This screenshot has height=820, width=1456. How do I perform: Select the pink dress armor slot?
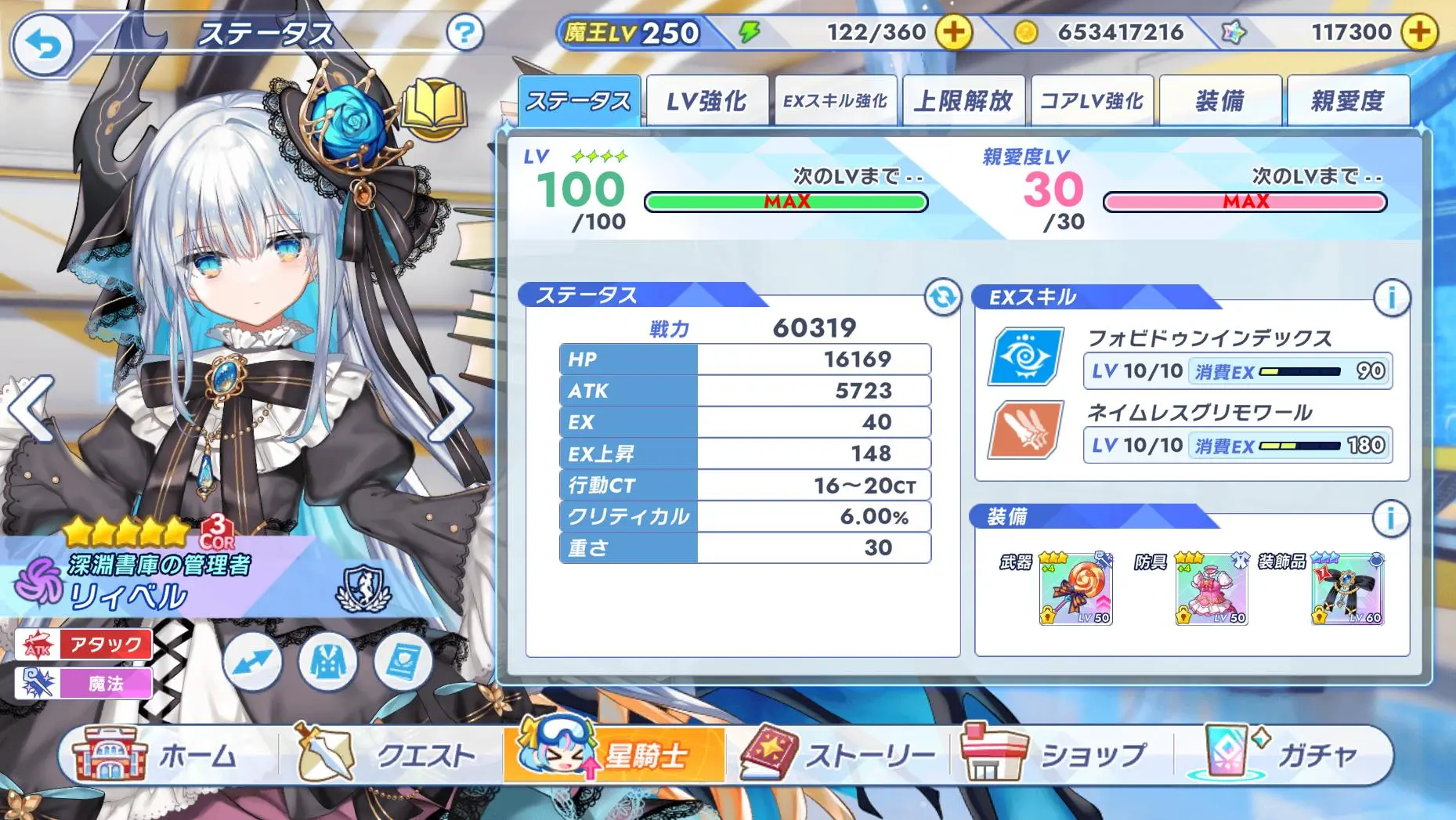click(1212, 590)
